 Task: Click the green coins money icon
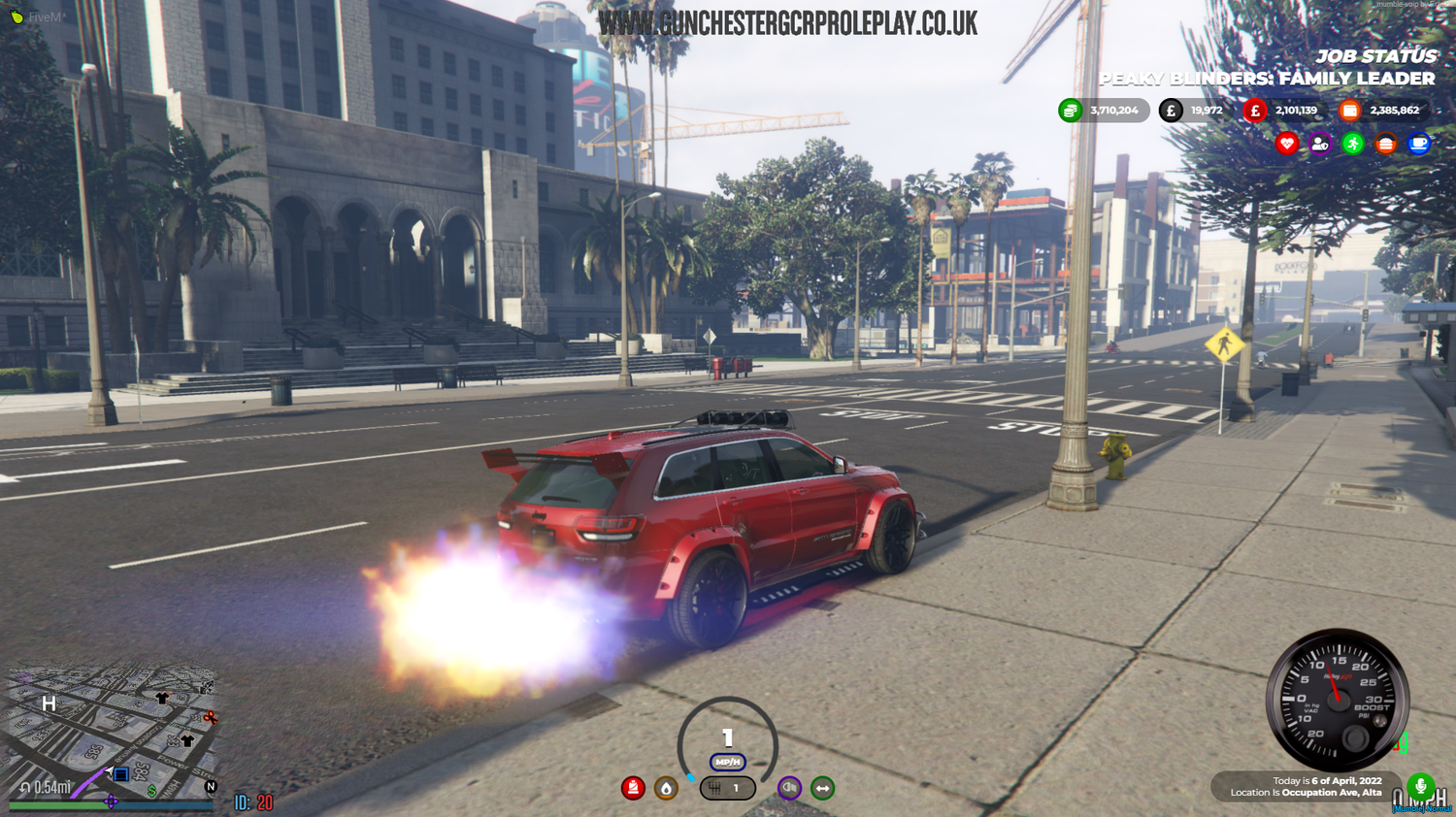tap(1068, 111)
